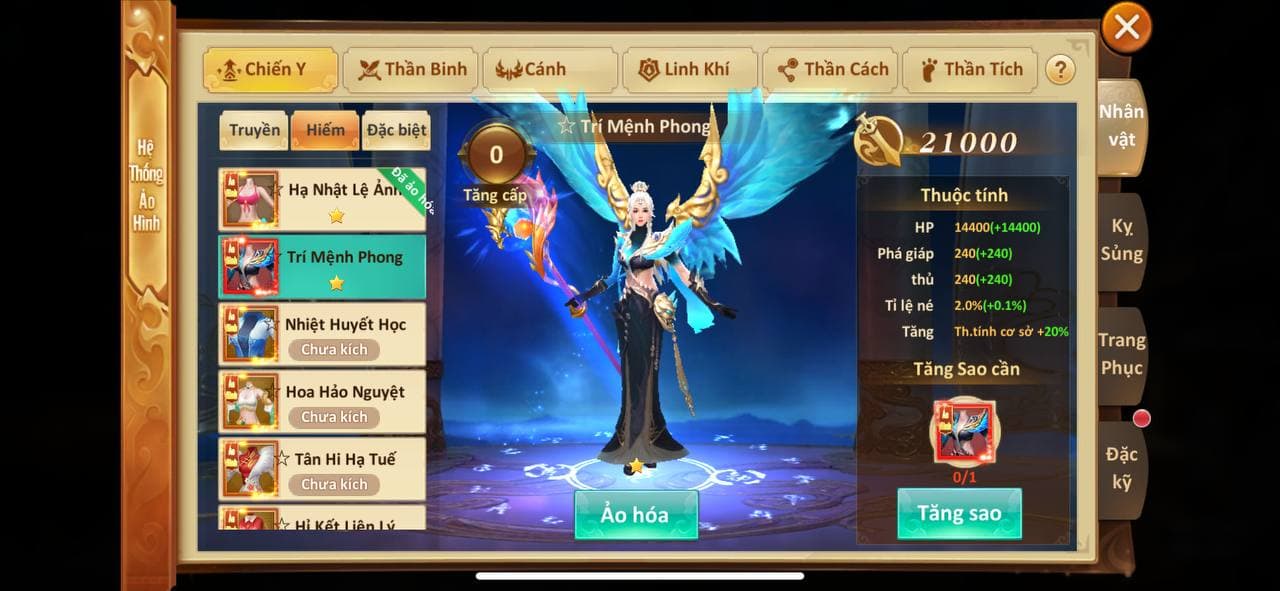Select the Hoa Hảo Nguyệt outfit
Viewport: 1280px width, 591px height.
(x=322, y=401)
